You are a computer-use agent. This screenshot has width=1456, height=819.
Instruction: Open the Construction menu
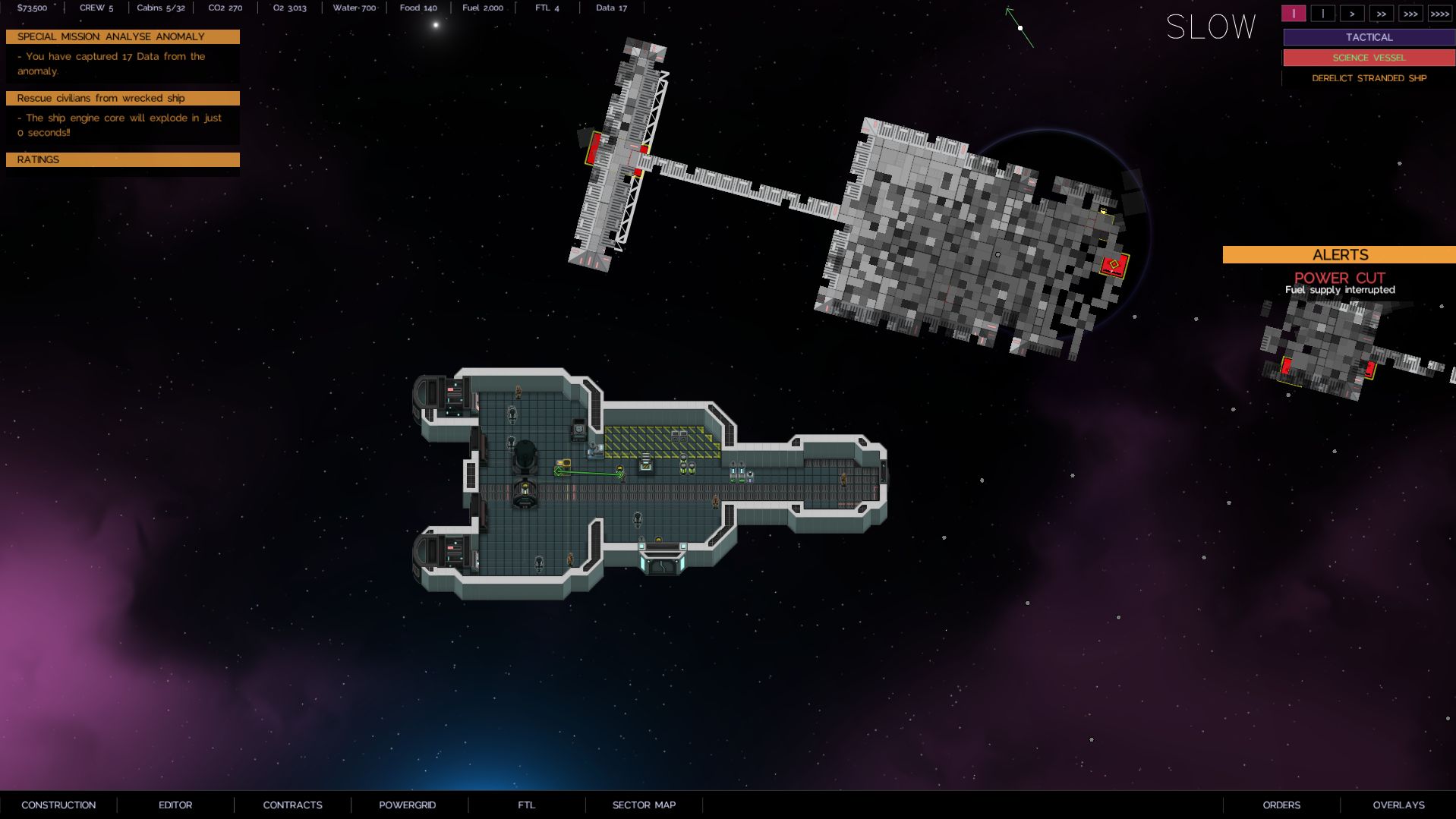point(58,805)
